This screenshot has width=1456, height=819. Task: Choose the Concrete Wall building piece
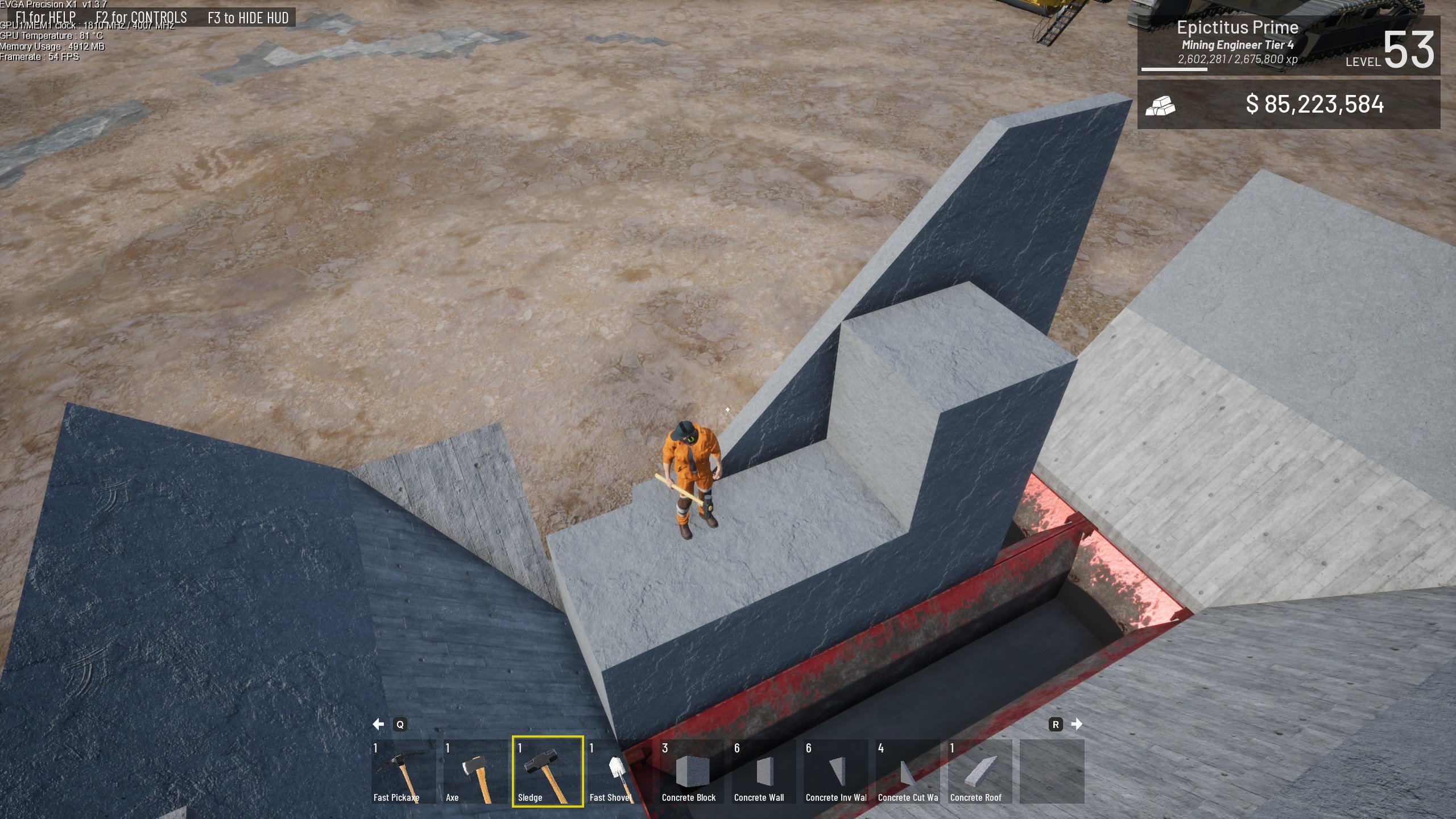pyautogui.click(x=763, y=771)
